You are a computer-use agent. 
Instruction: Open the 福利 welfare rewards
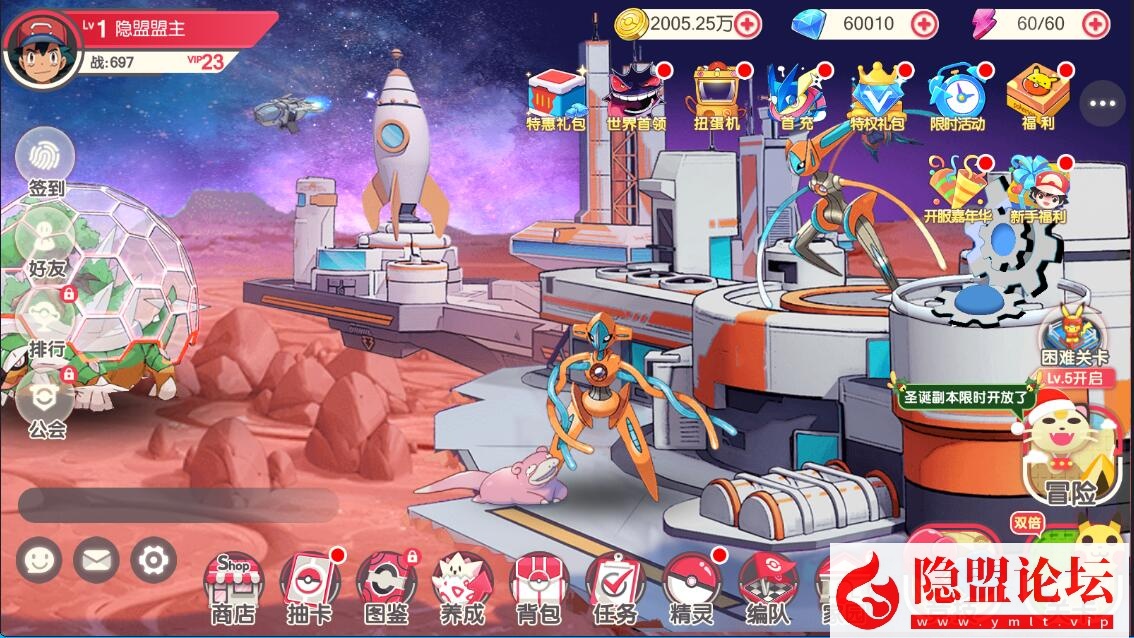pyautogui.click(x=1034, y=99)
